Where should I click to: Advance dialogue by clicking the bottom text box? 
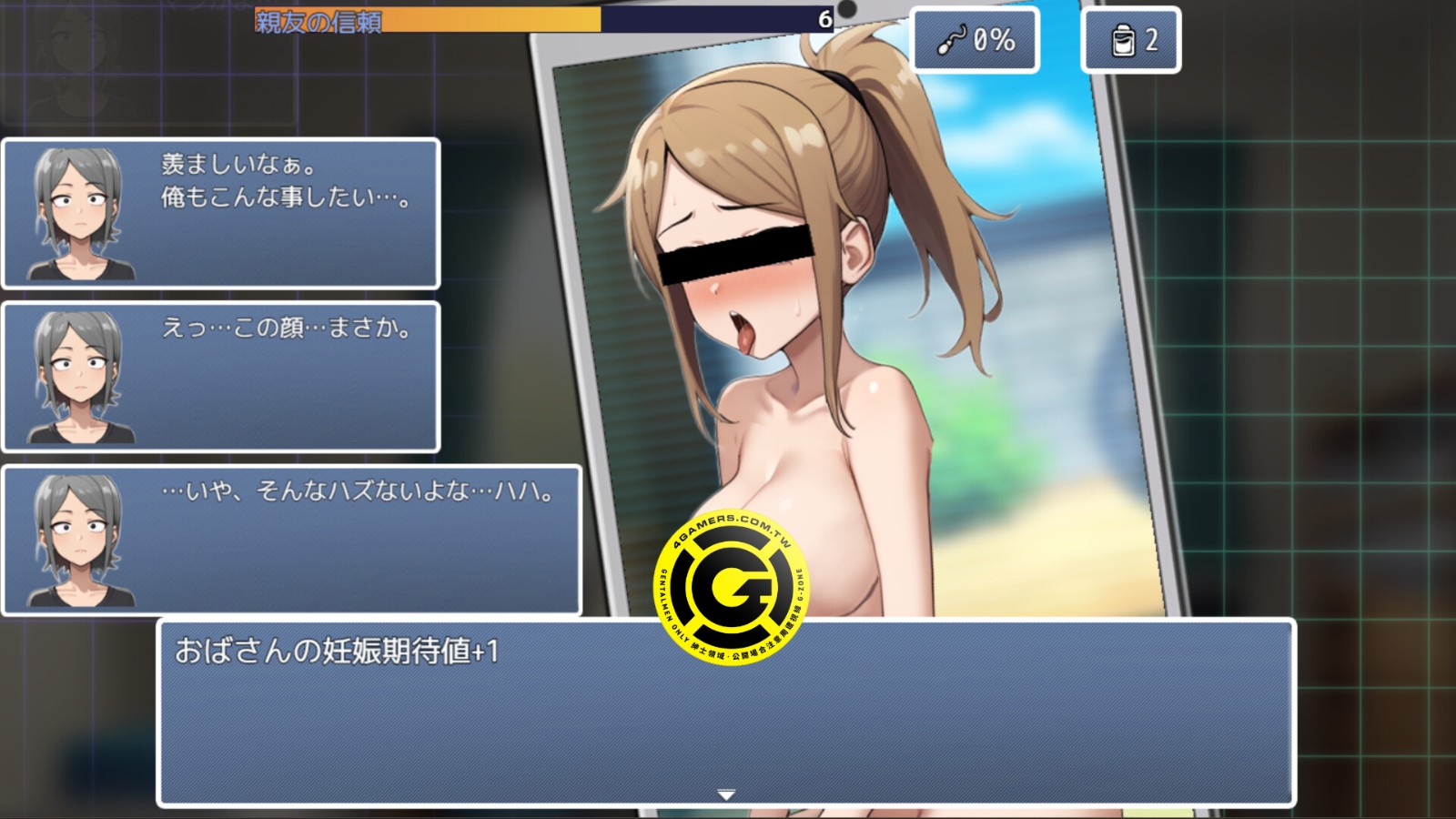pos(728,719)
